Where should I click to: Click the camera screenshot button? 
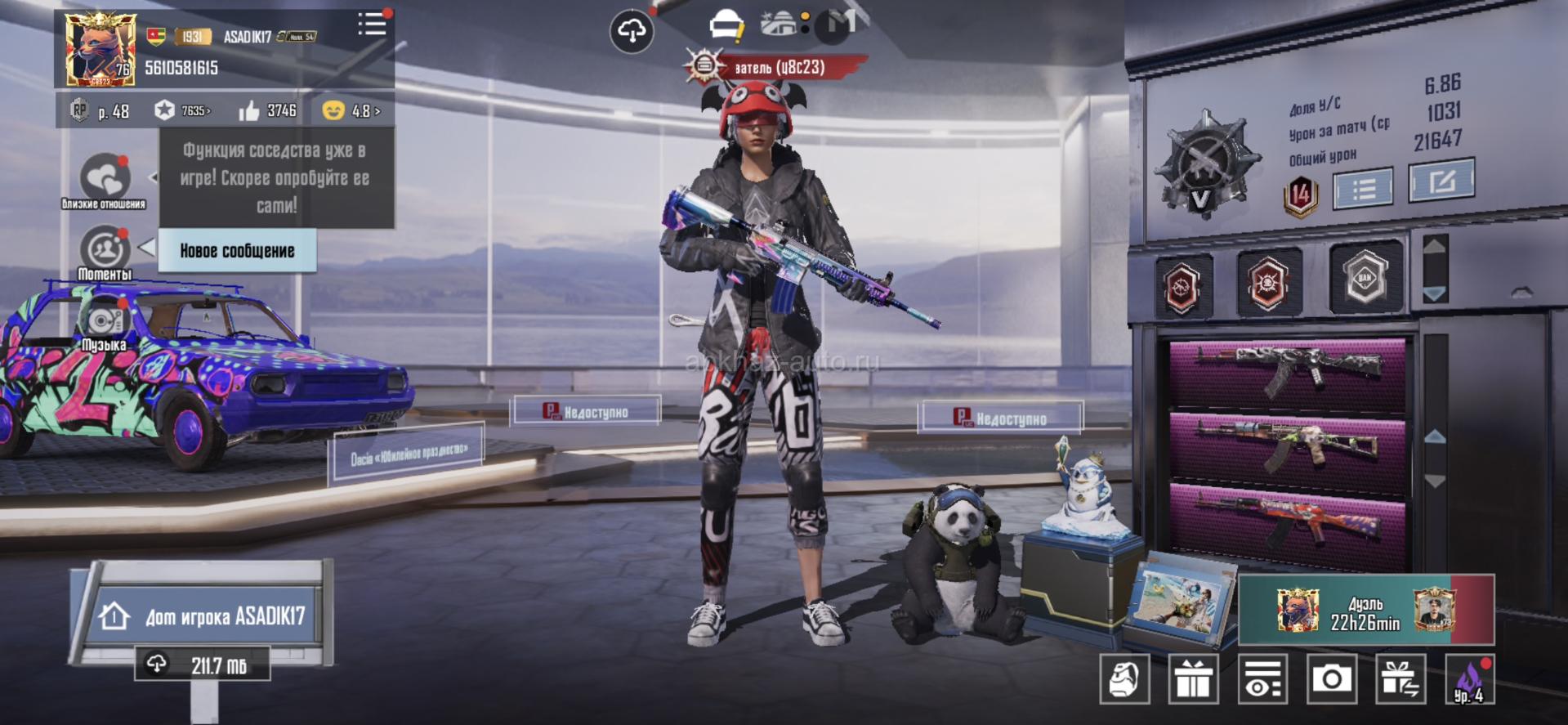(x=1331, y=678)
